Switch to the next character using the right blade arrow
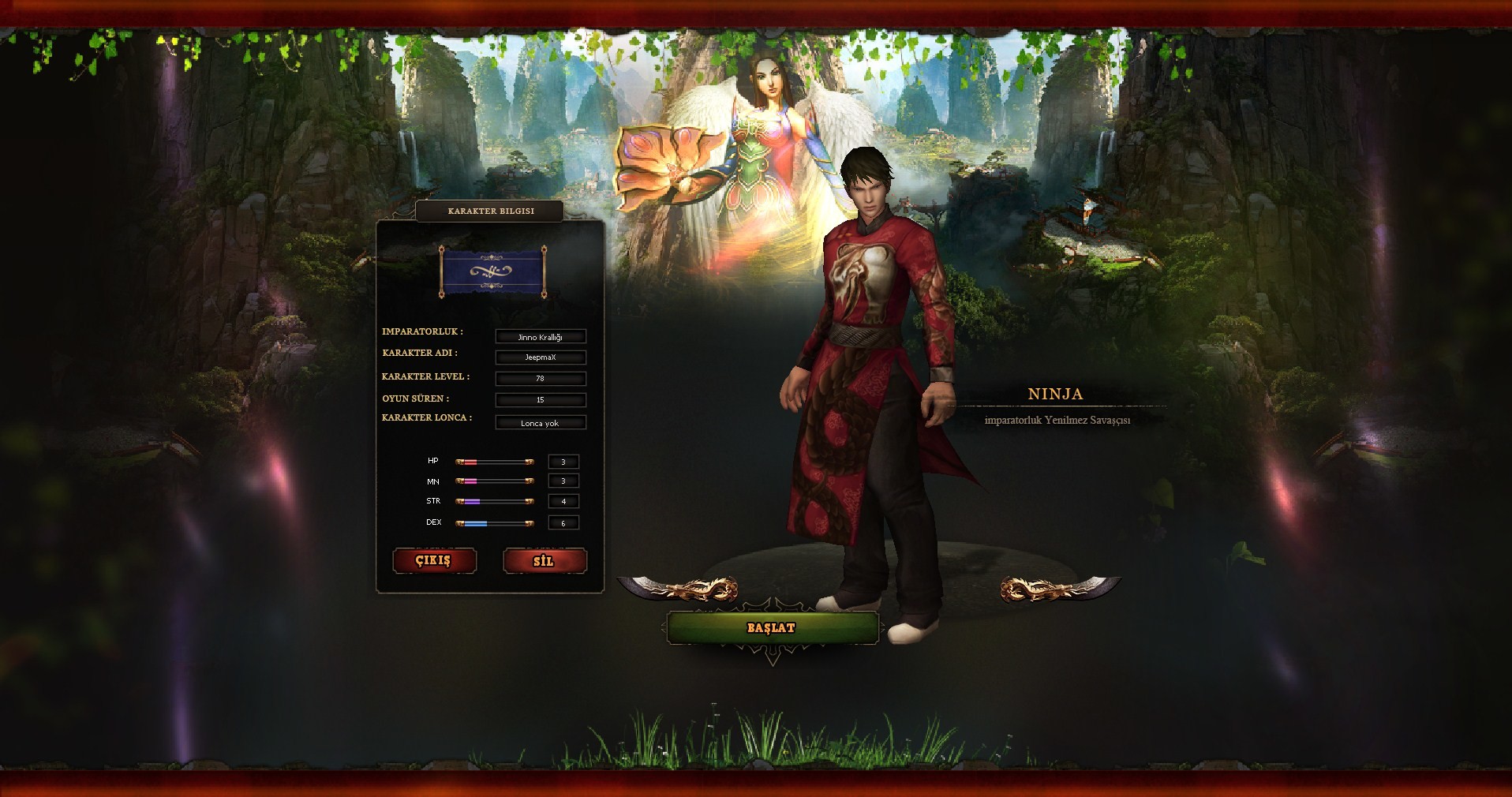 tap(1060, 589)
